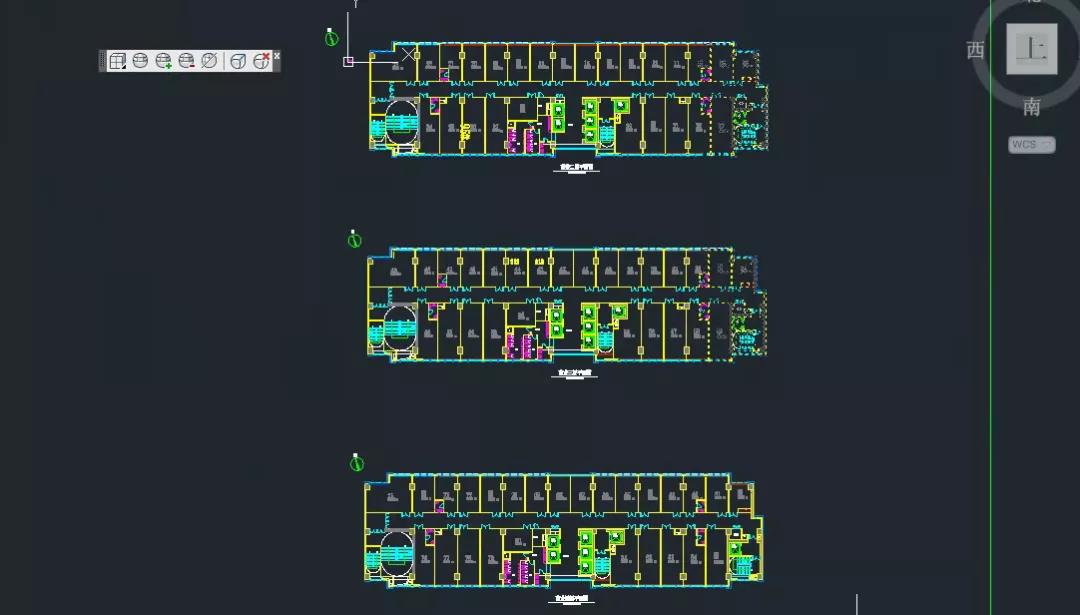
Task: Click the 3D box icon on the toolbar
Action: coord(238,61)
